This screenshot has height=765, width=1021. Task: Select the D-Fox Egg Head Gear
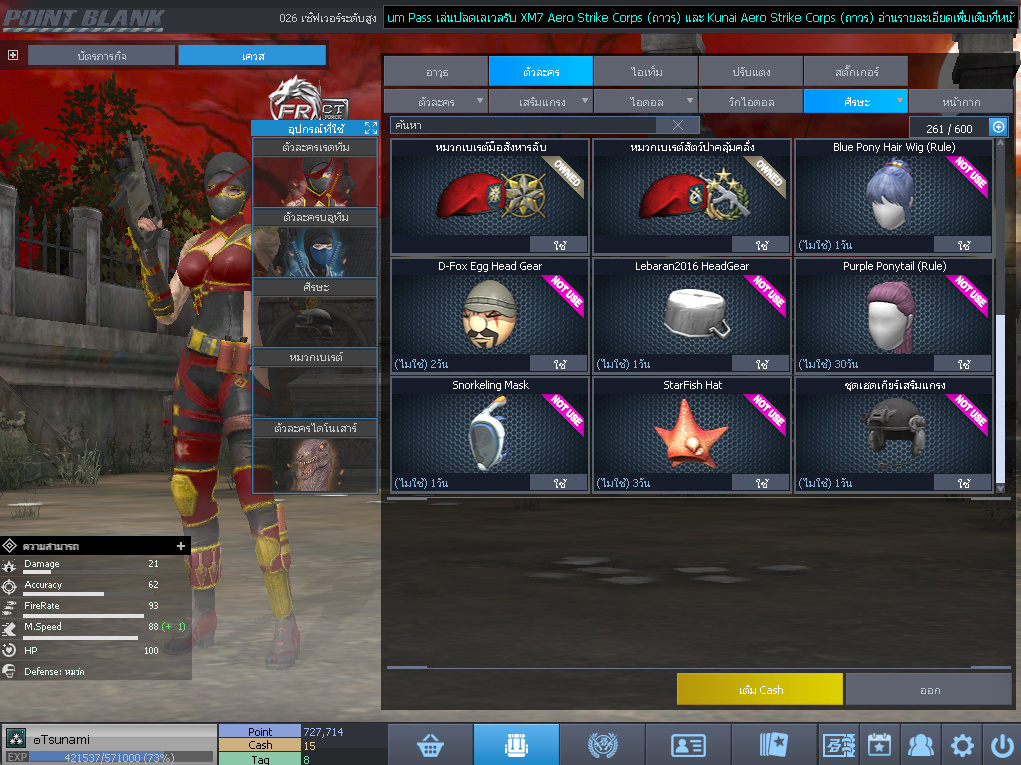(x=489, y=313)
